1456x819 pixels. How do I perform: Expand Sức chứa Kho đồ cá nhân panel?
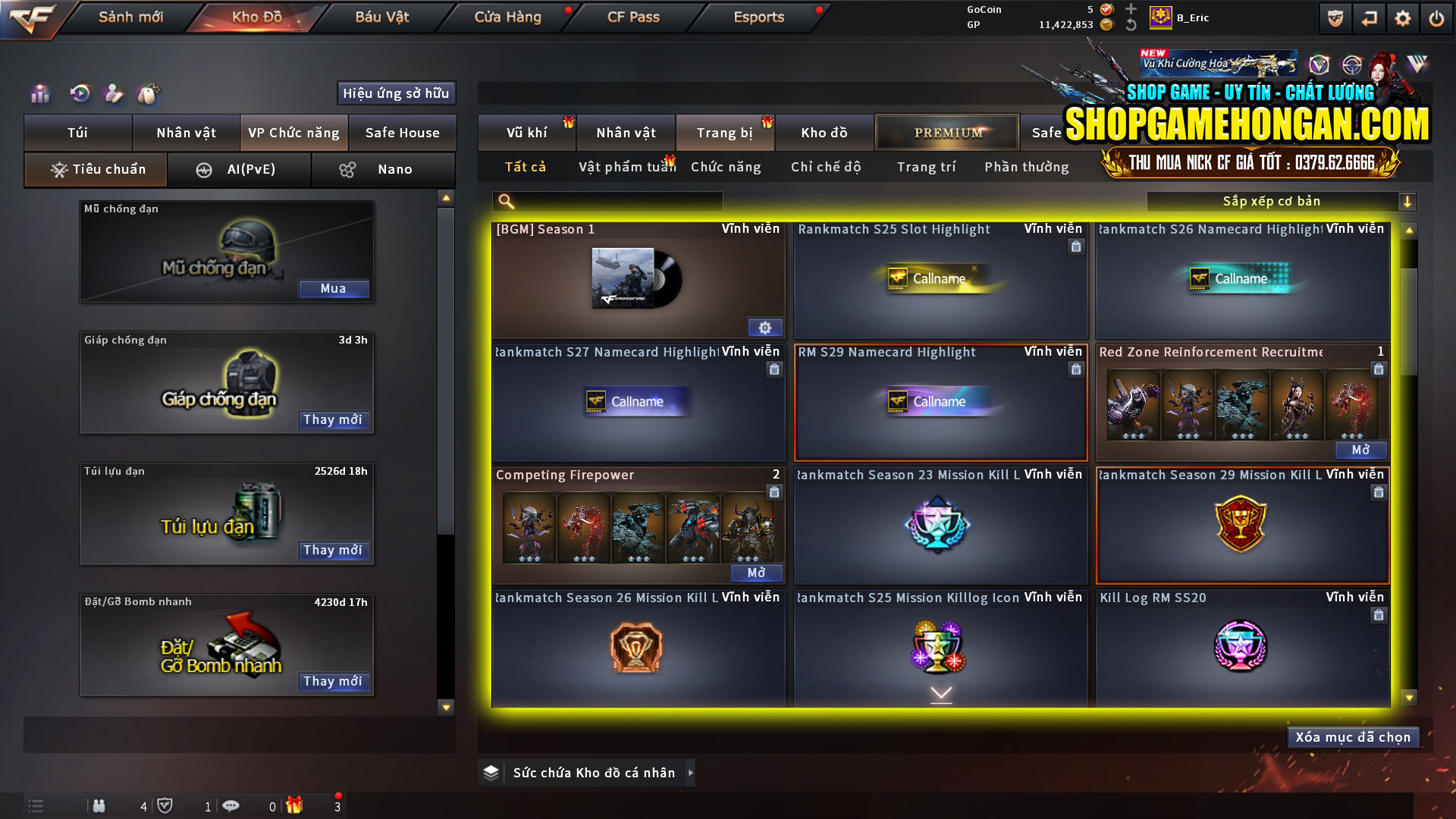click(x=691, y=773)
